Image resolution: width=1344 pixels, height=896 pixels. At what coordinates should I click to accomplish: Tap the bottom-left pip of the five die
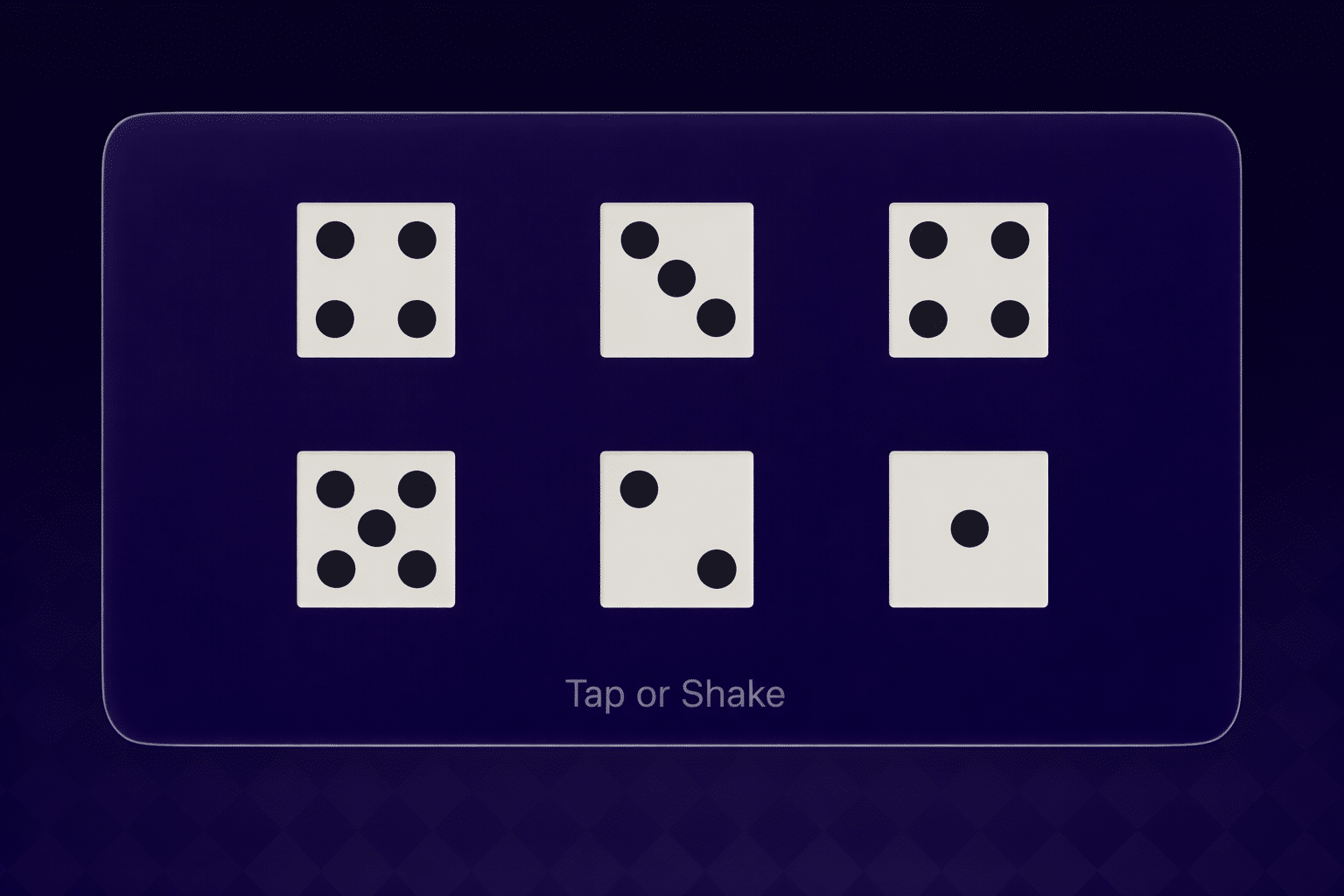337,567
